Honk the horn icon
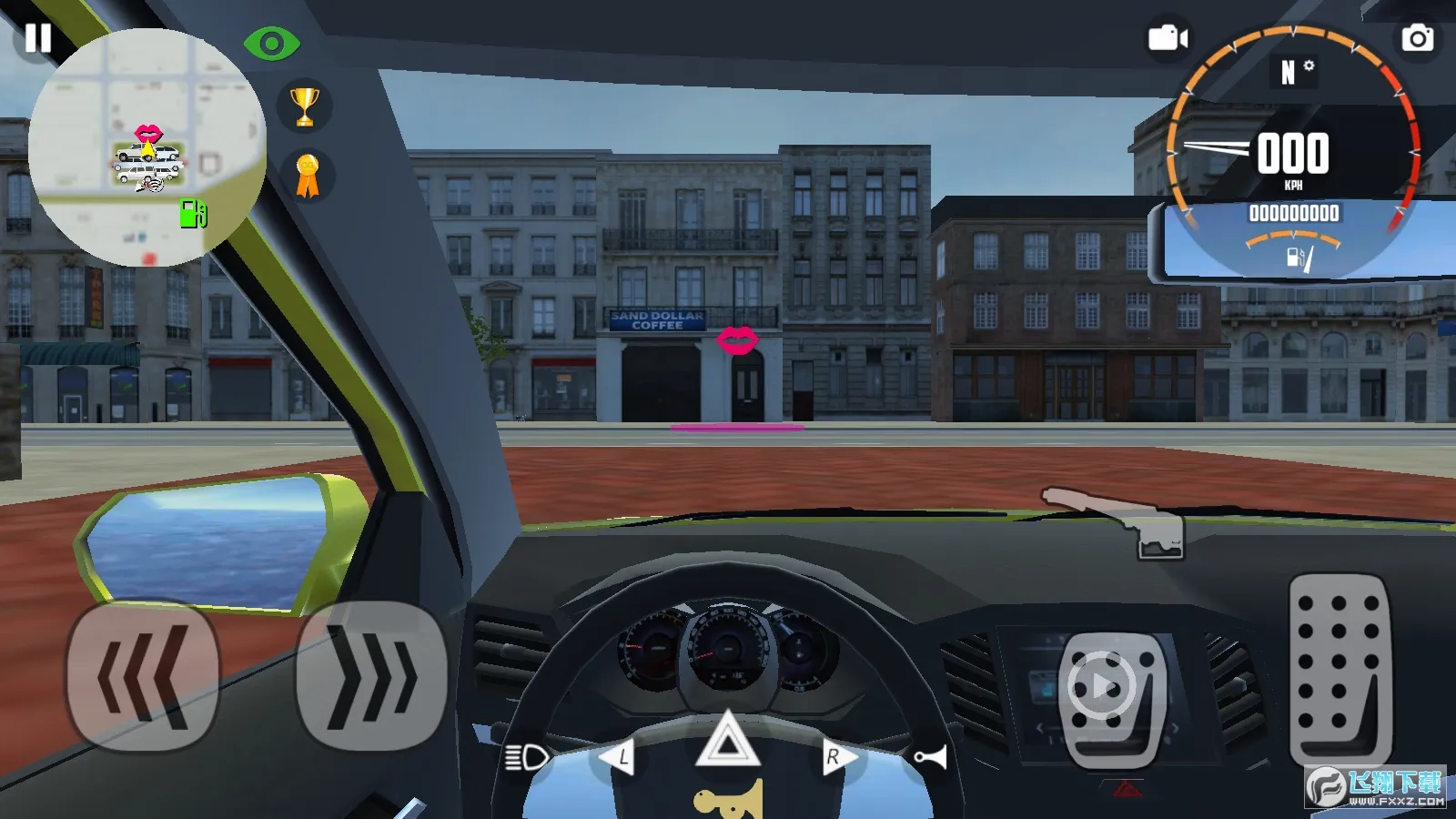Screen dimensions: 1456x819 coord(930,757)
